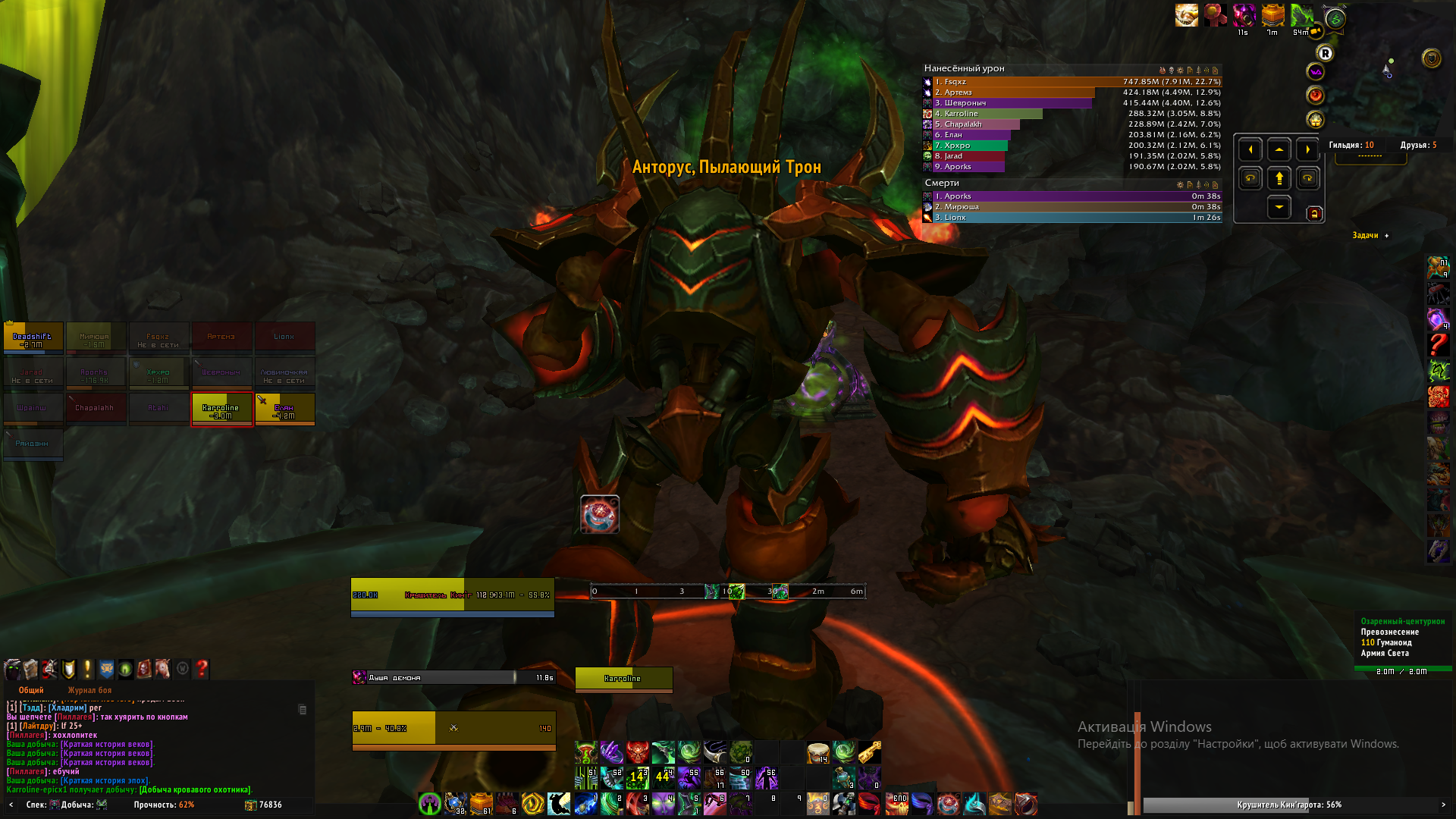Select Deadshift in the raid frames
This screenshot has height=819, width=1456.
(x=33, y=337)
